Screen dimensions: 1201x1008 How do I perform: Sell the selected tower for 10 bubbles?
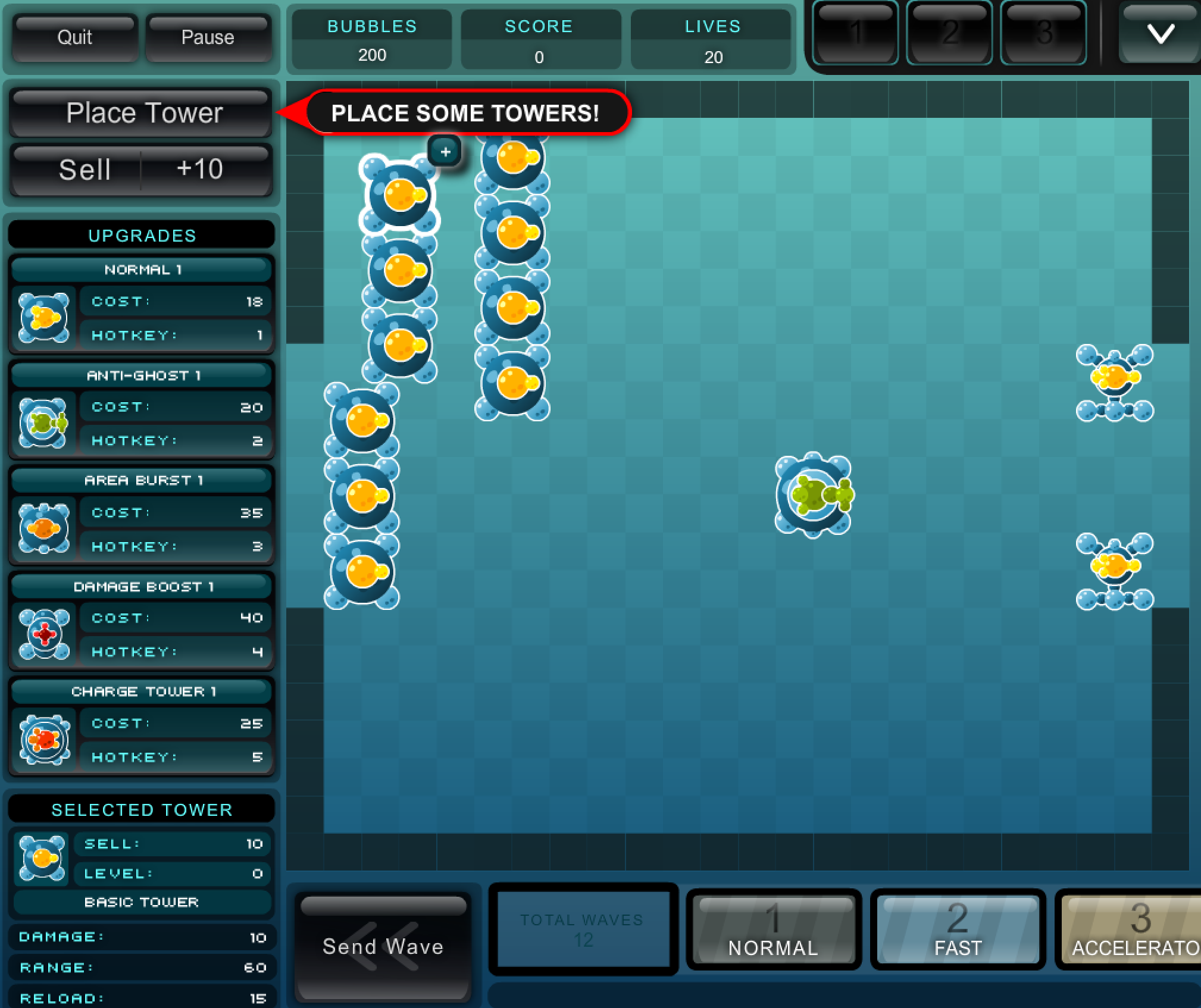pyautogui.click(x=141, y=170)
